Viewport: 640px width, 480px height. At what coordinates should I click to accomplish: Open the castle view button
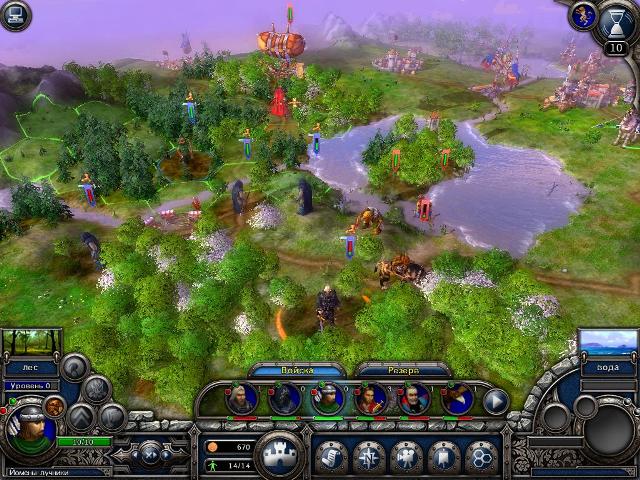point(280,454)
